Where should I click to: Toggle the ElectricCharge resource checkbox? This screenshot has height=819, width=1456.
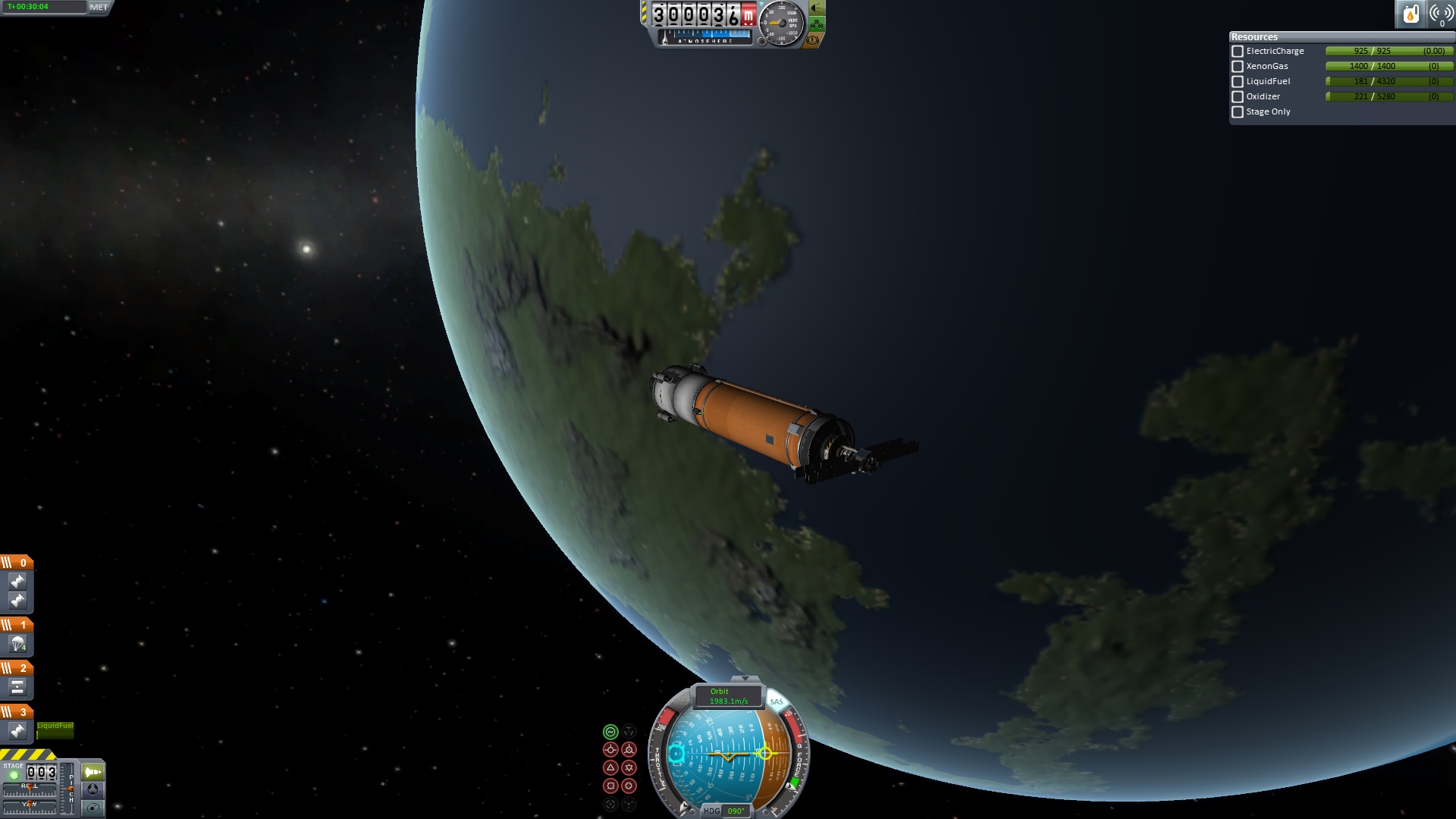click(x=1238, y=52)
